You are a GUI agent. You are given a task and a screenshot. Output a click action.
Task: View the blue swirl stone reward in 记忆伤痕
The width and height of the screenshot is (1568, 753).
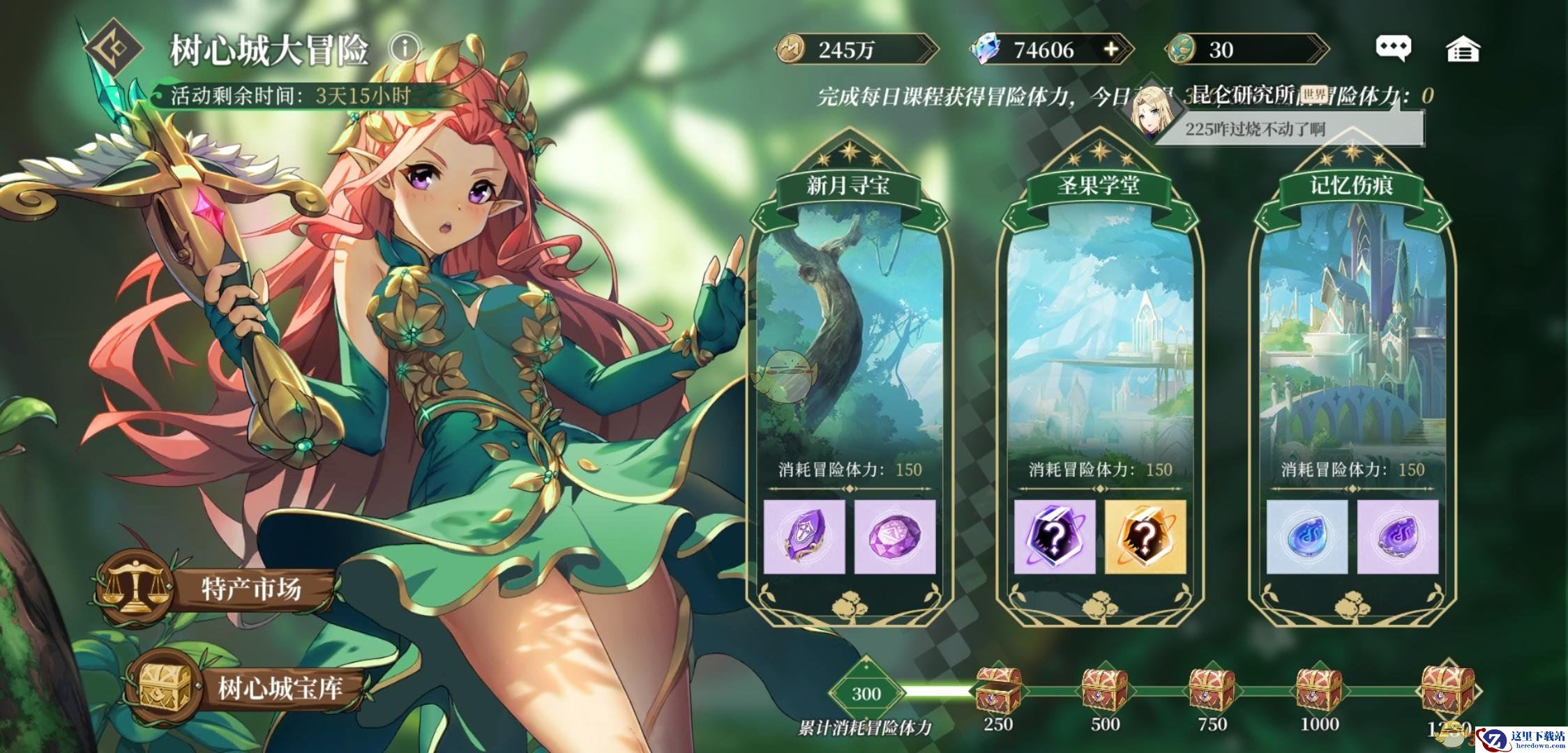click(1306, 537)
